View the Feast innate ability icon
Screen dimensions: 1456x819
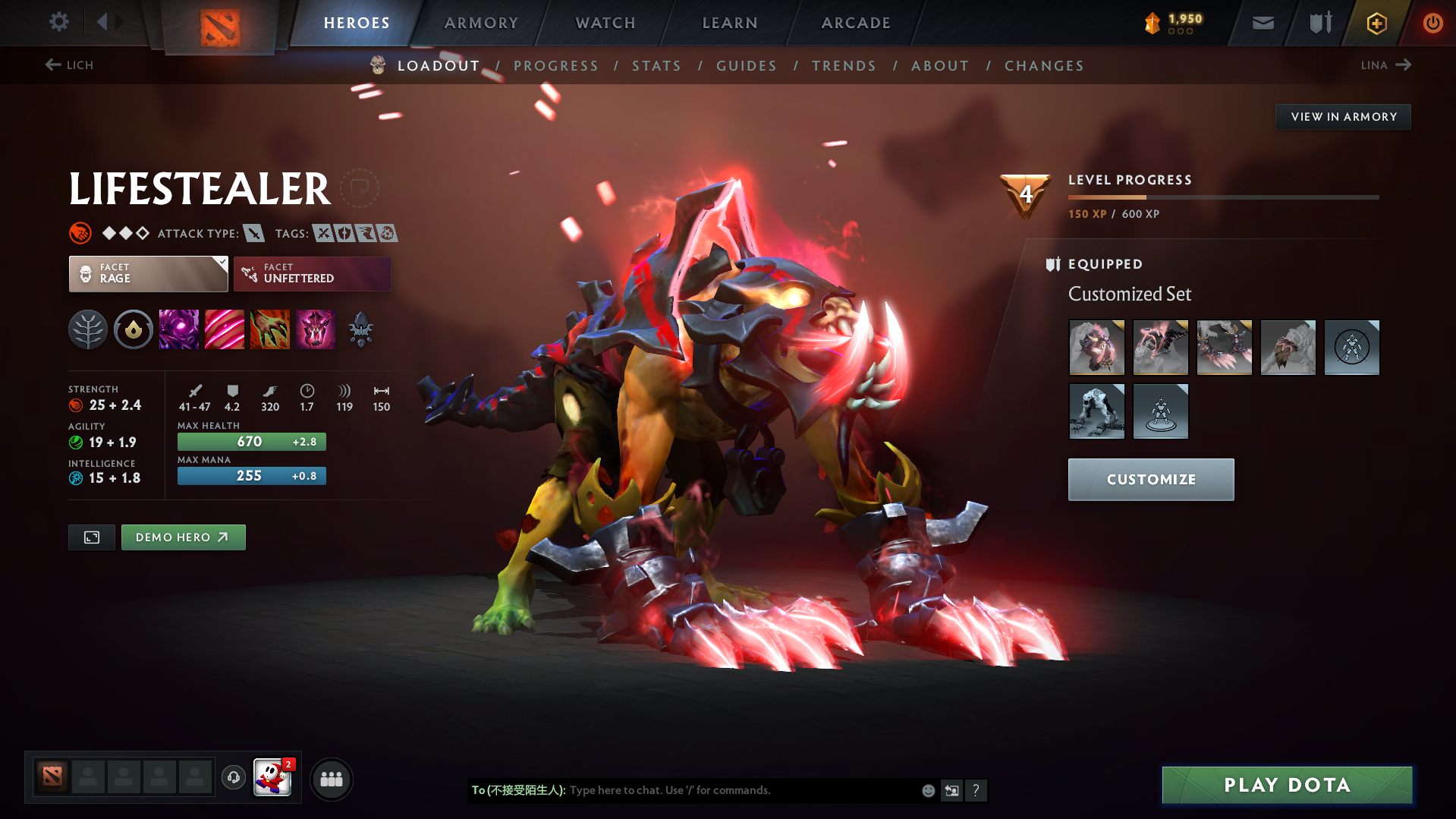coord(134,329)
